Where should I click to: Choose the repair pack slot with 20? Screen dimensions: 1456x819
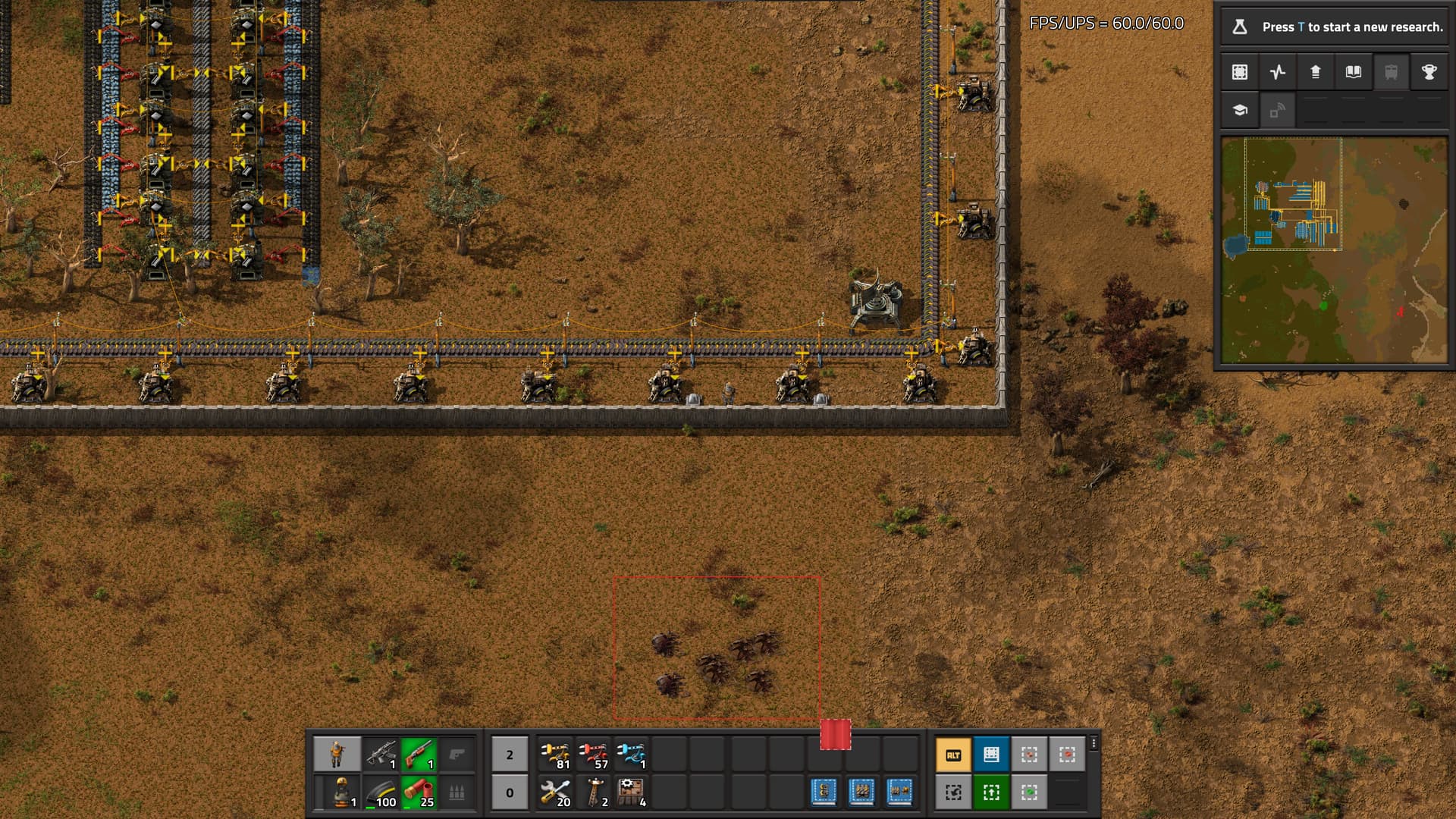point(556,792)
